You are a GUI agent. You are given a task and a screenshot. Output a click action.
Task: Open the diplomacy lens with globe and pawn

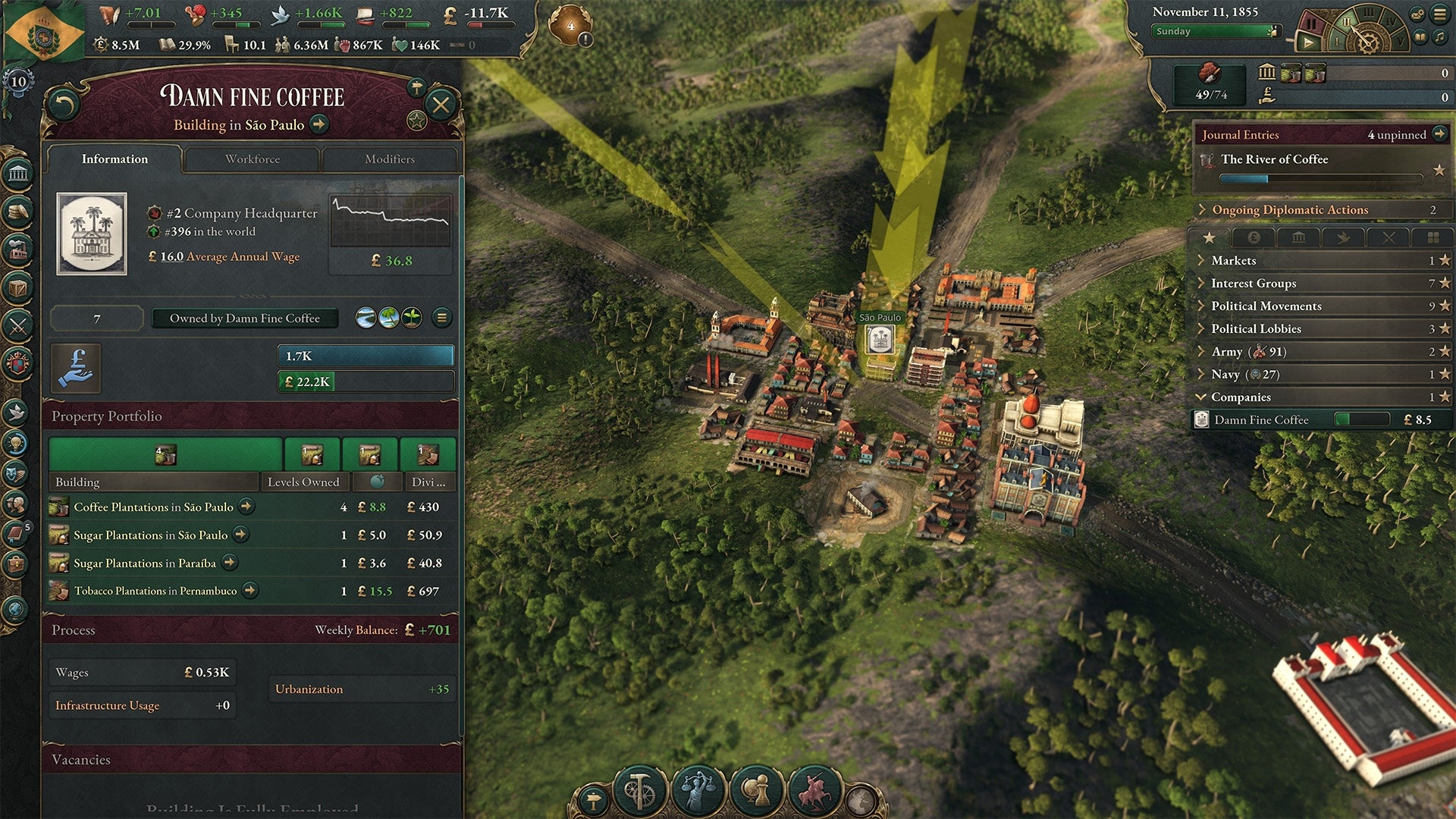click(x=756, y=789)
